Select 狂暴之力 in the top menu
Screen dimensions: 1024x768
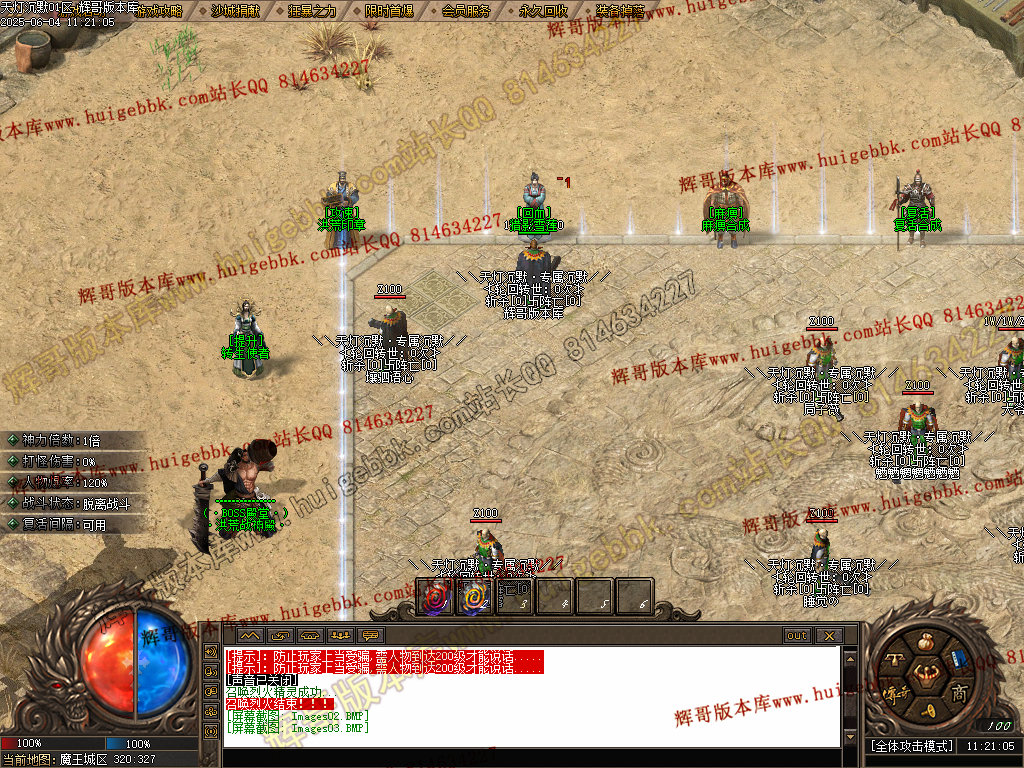point(313,11)
